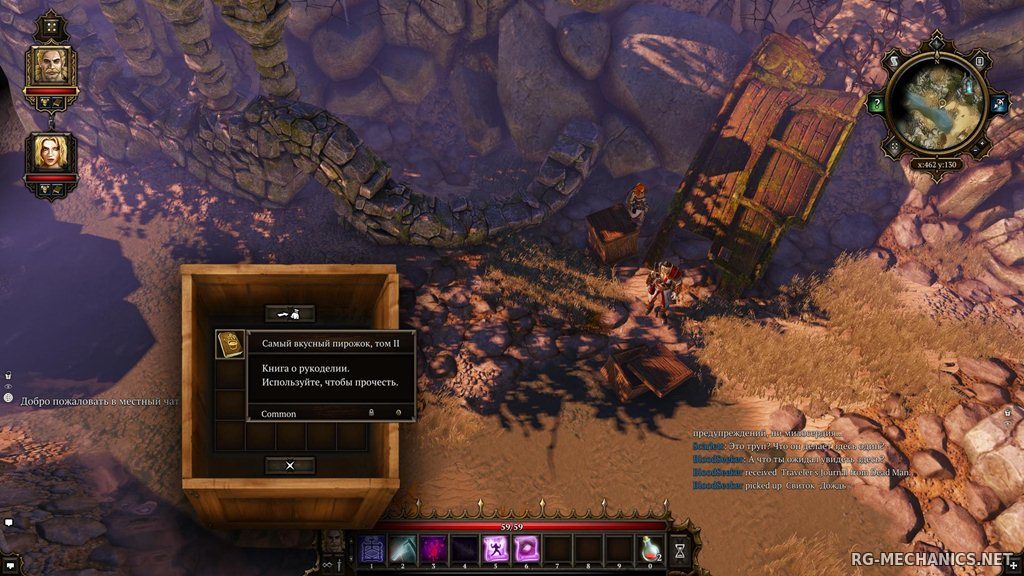Take all items from the crate
Screen dimensions: 1024x576
[290, 313]
